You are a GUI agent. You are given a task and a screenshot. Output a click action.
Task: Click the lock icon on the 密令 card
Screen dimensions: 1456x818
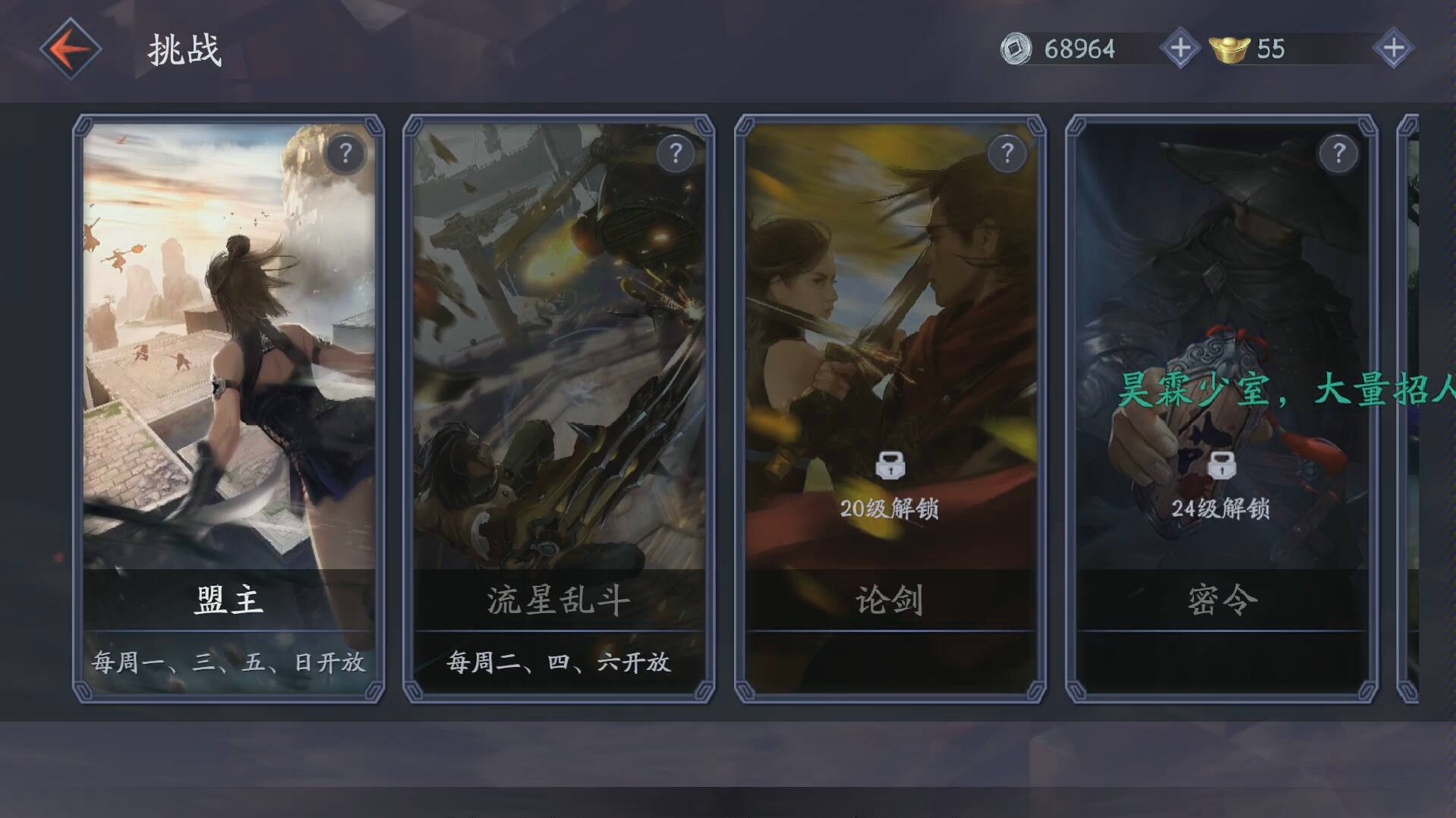click(x=1221, y=465)
